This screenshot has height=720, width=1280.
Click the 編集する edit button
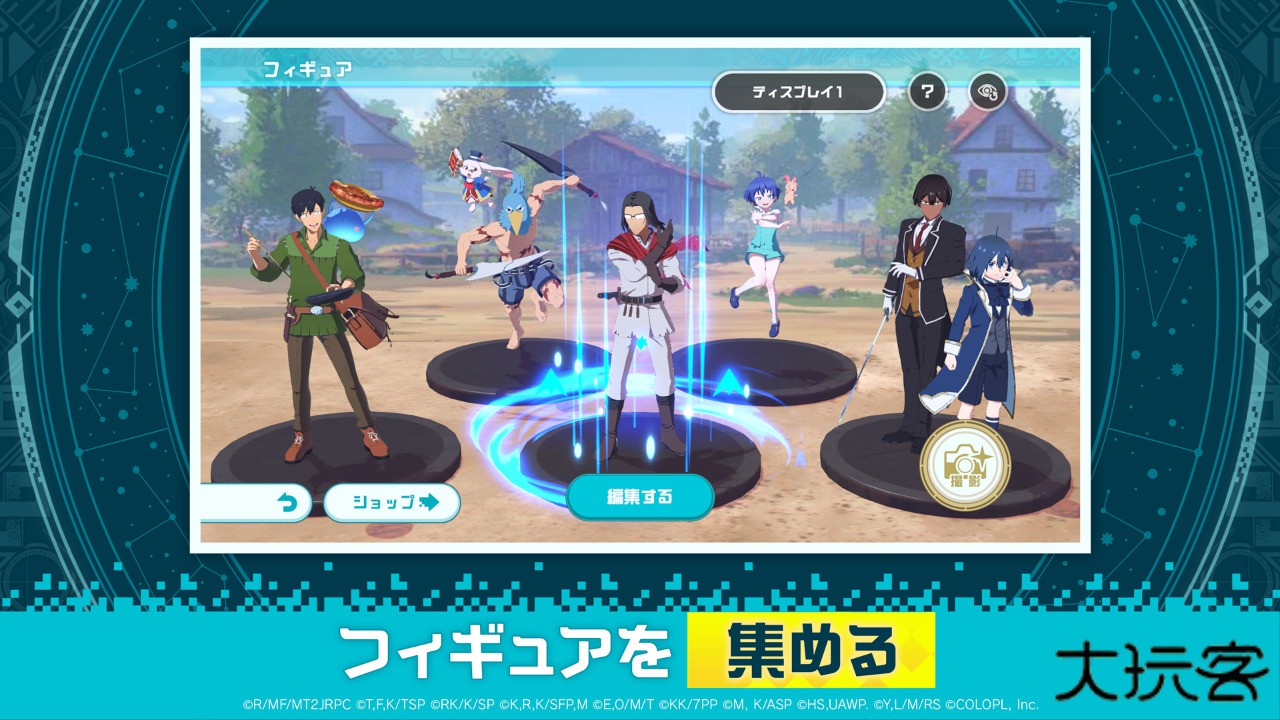pos(640,496)
